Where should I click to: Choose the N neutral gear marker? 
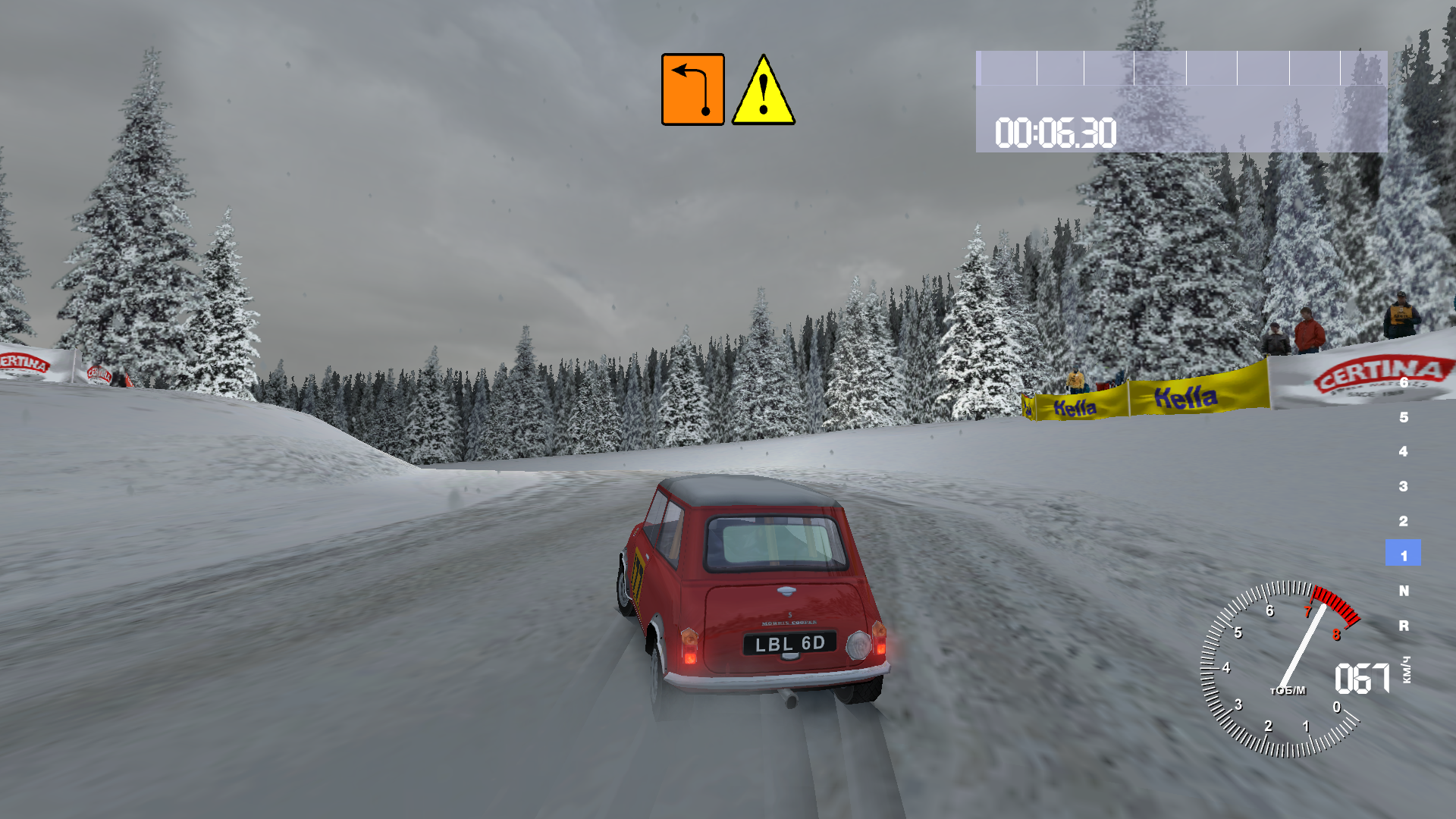1404,590
